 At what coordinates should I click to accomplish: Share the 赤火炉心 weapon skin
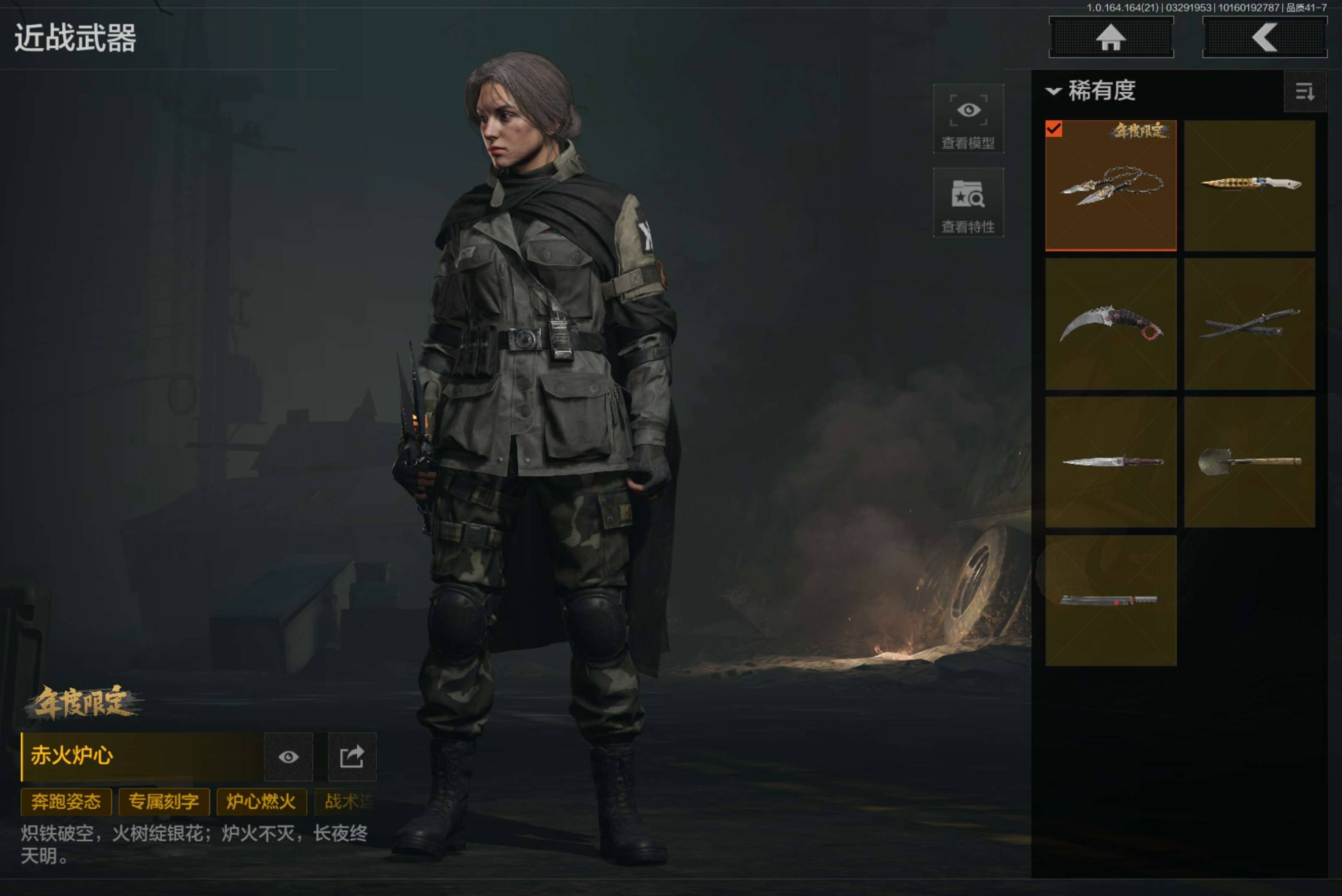click(352, 757)
